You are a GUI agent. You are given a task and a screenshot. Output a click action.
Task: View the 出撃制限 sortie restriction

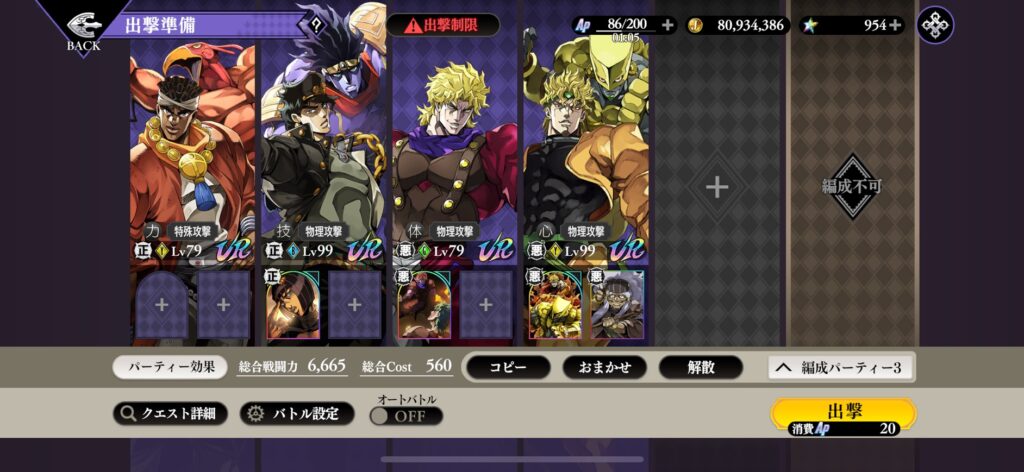[x=442, y=25]
